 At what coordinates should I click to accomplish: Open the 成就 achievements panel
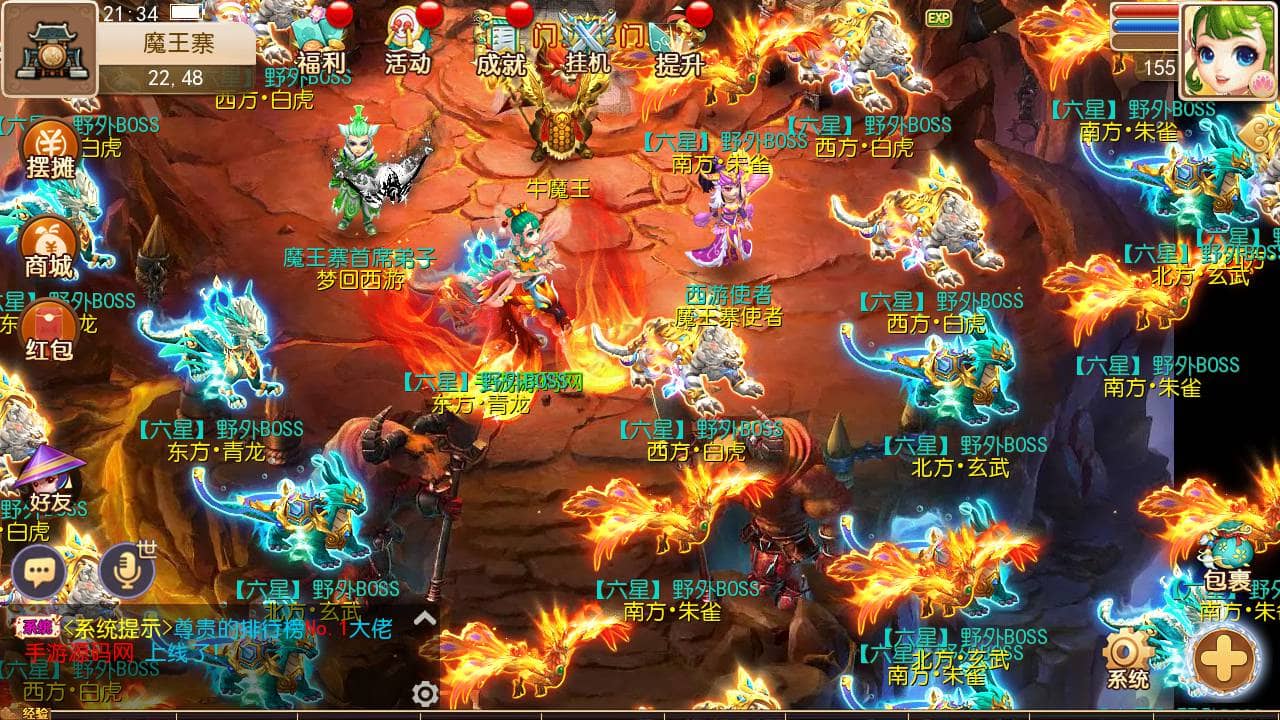pyautogui.click(x=500, y=45)
